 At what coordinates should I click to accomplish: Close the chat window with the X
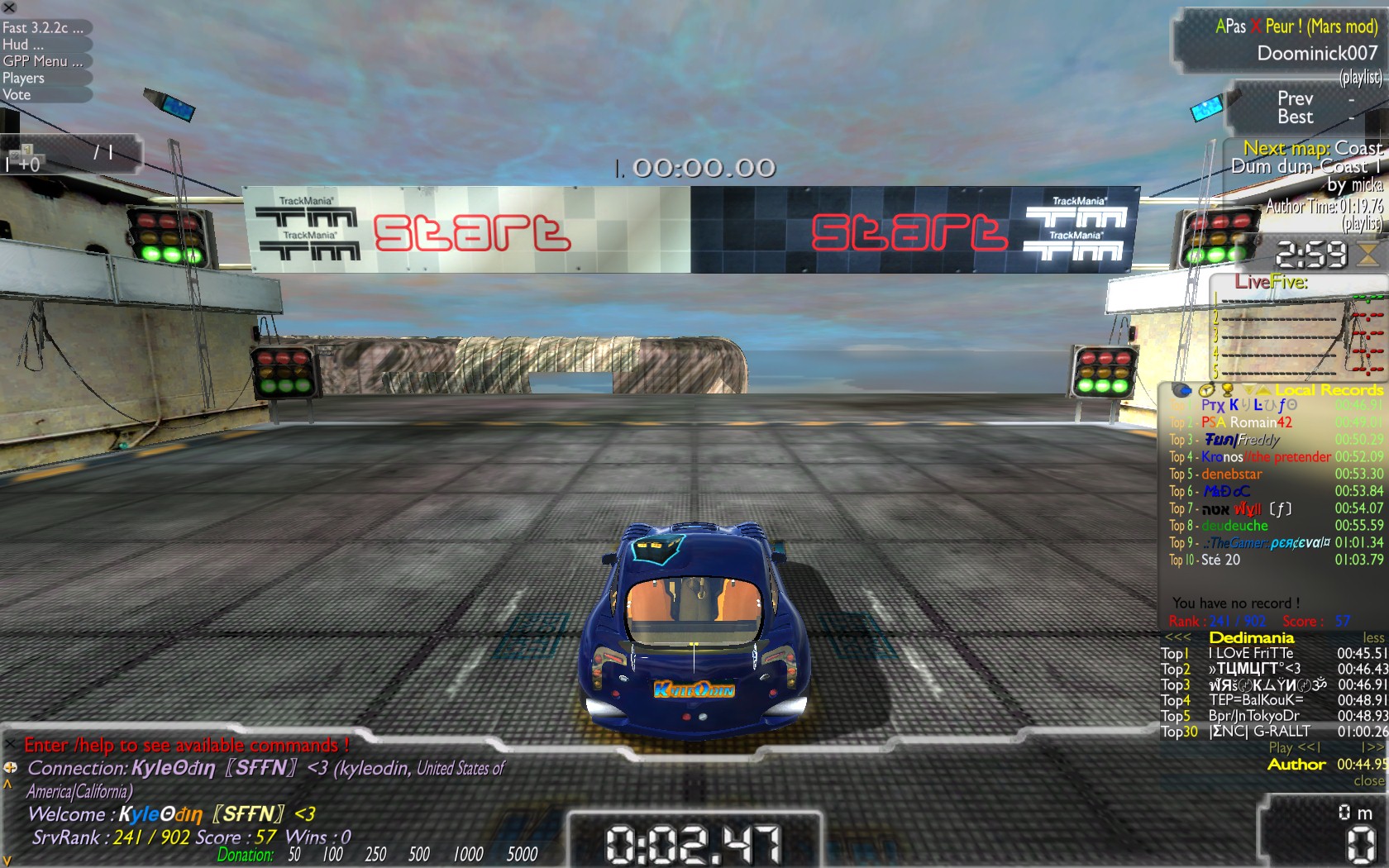click(10, 745)
